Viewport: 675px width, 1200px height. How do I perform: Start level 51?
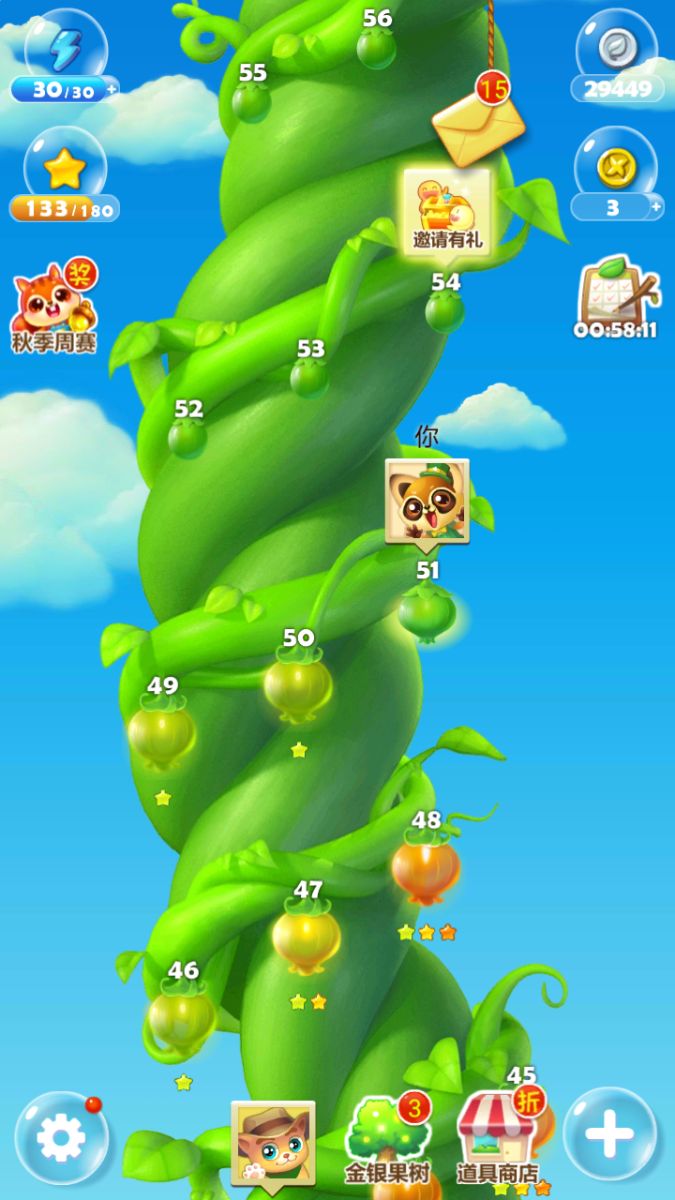coord(427,611)
